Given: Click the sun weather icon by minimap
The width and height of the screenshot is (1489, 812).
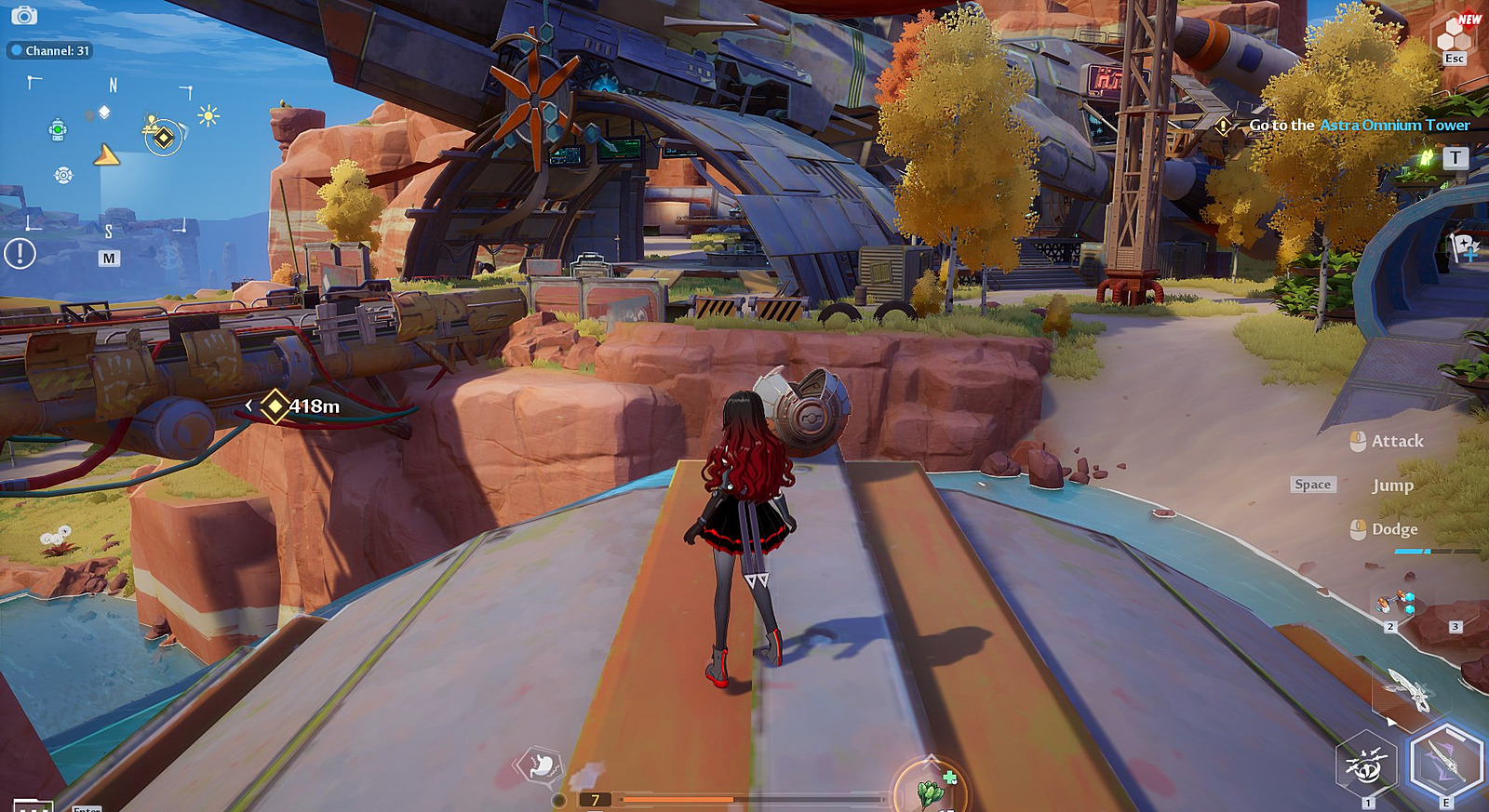Looking at the screenshot, I should [x=208, y=116].
